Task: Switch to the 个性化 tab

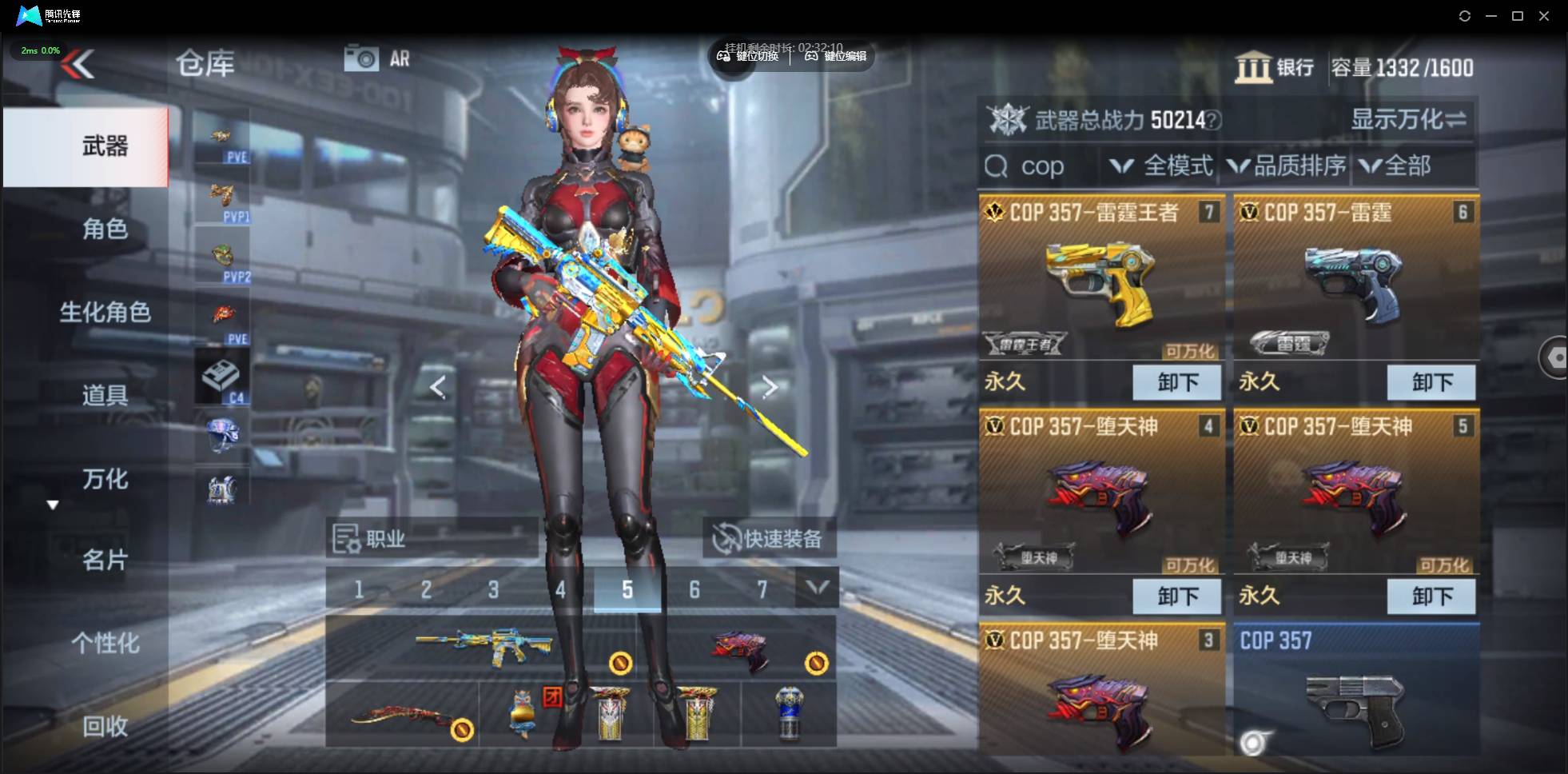Action: [105, 643]
